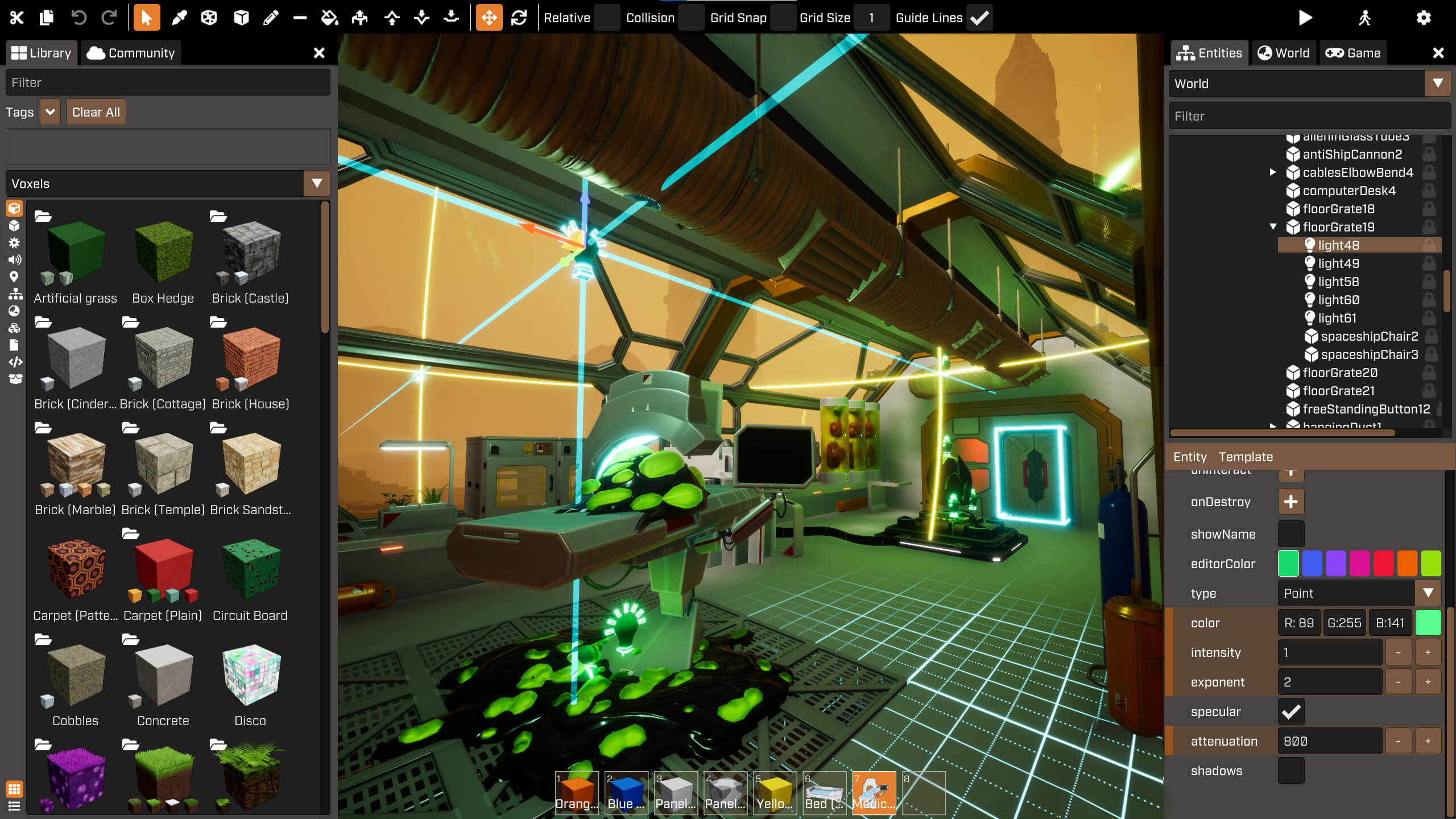1456x819 pixels.
Task: Click the Clear All tags button
Action: point(96,111)
